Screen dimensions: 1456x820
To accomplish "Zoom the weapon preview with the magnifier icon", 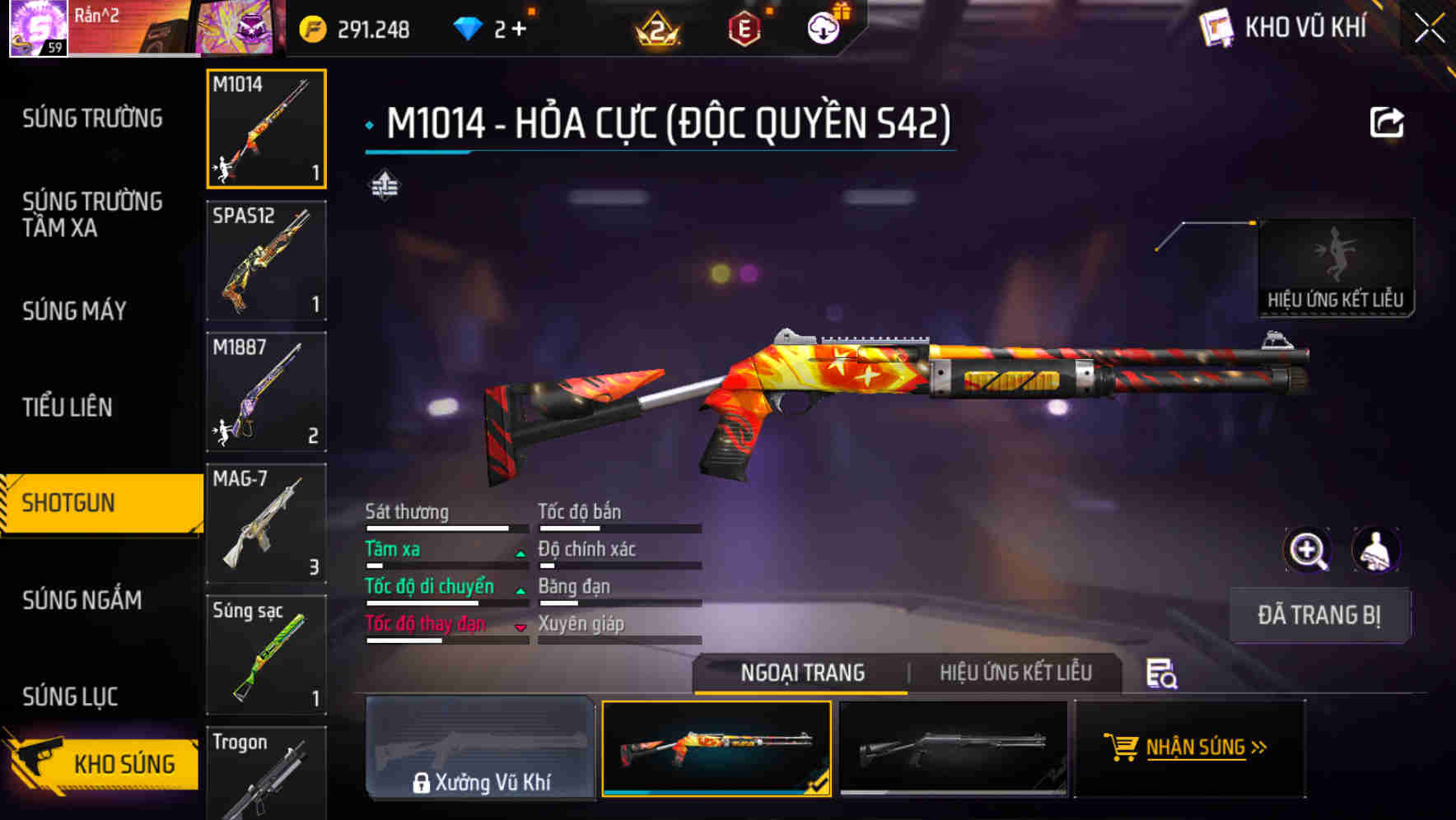I will [1308, 550].
